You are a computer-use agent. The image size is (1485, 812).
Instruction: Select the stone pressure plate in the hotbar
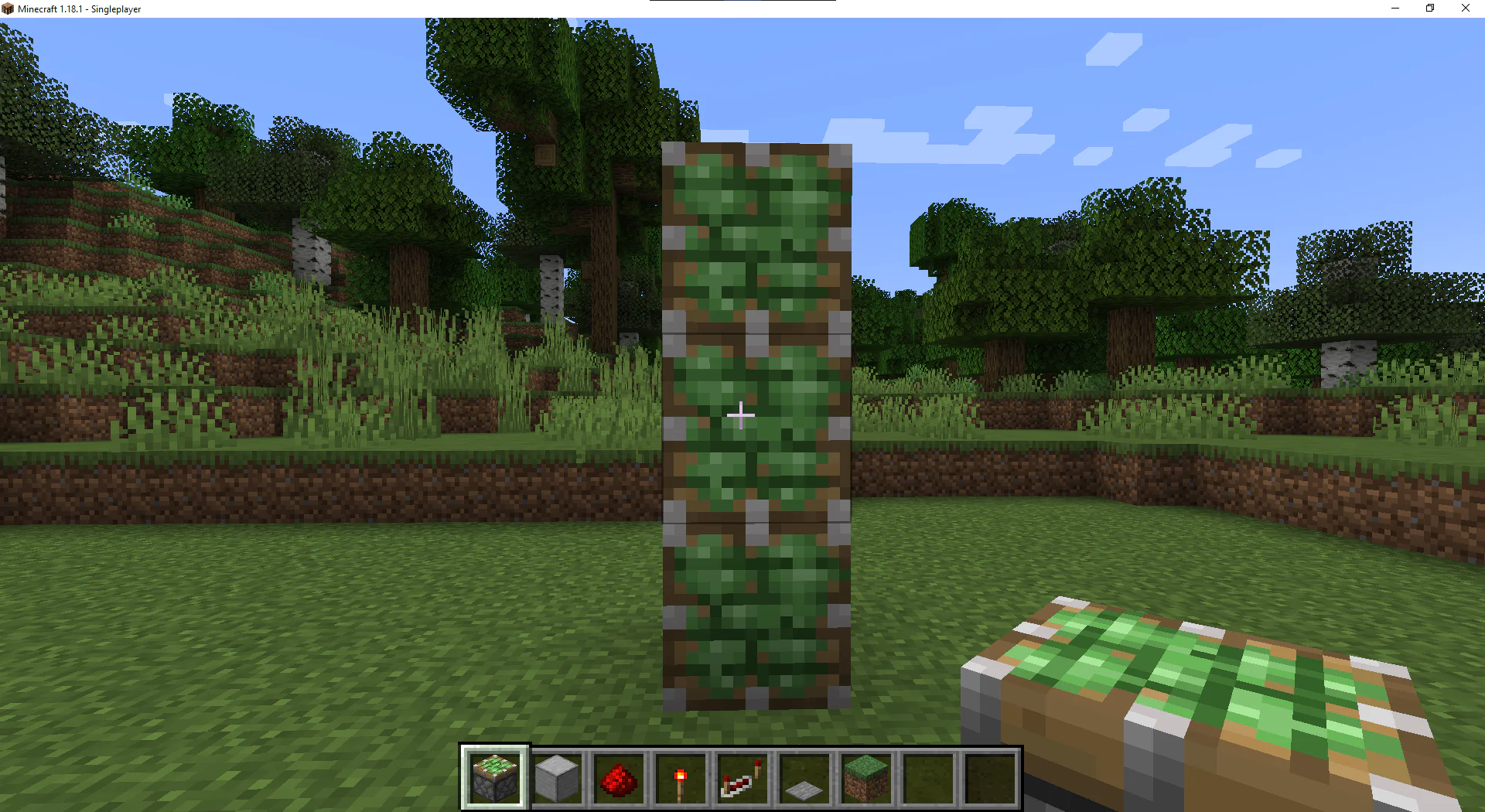(804, 777)
